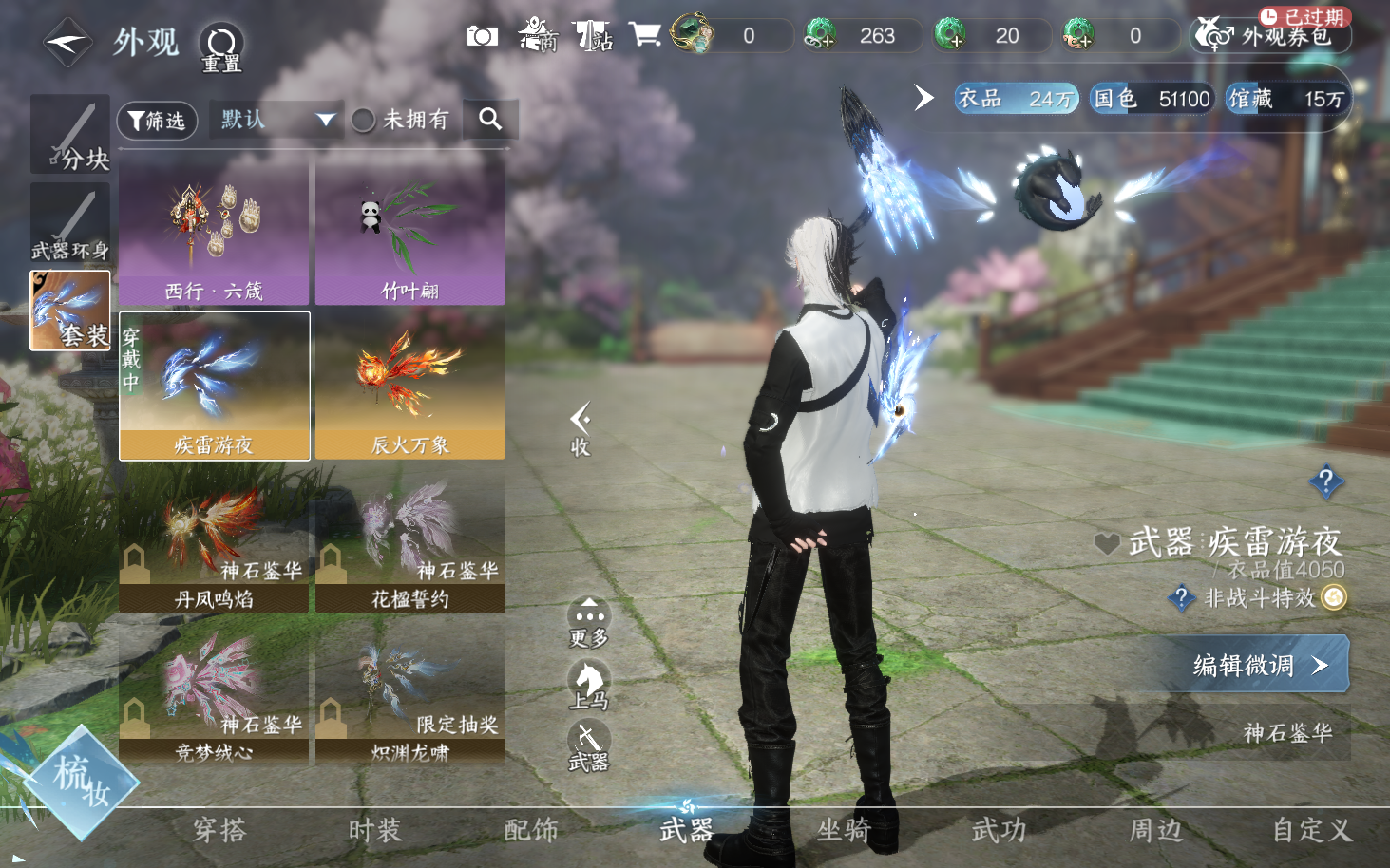Mount the horse with 上马 button

pyautogui.click(x=589, y=686)
